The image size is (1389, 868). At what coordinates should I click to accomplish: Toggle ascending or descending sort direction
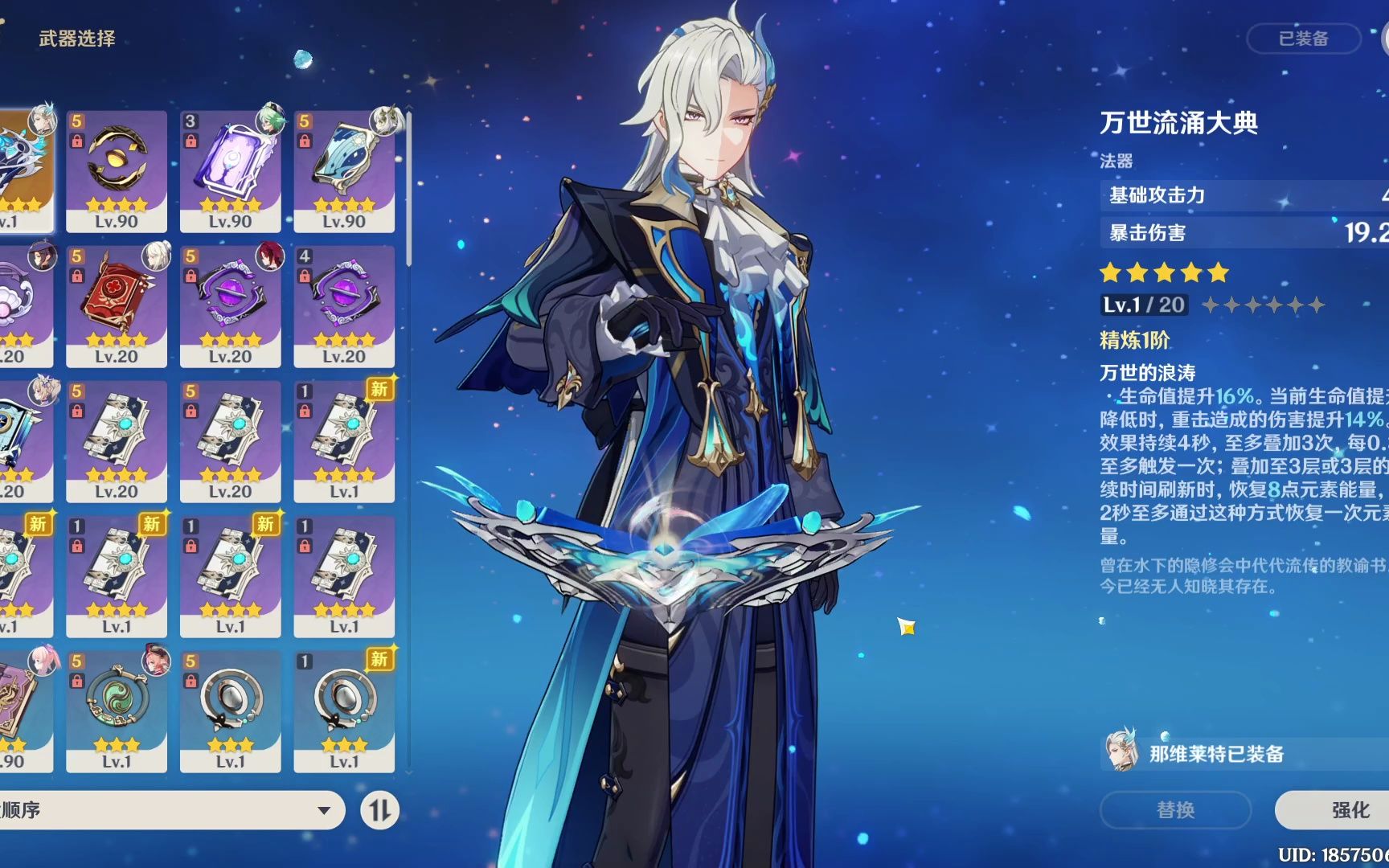pyautogui.click(x=379, y=810)
